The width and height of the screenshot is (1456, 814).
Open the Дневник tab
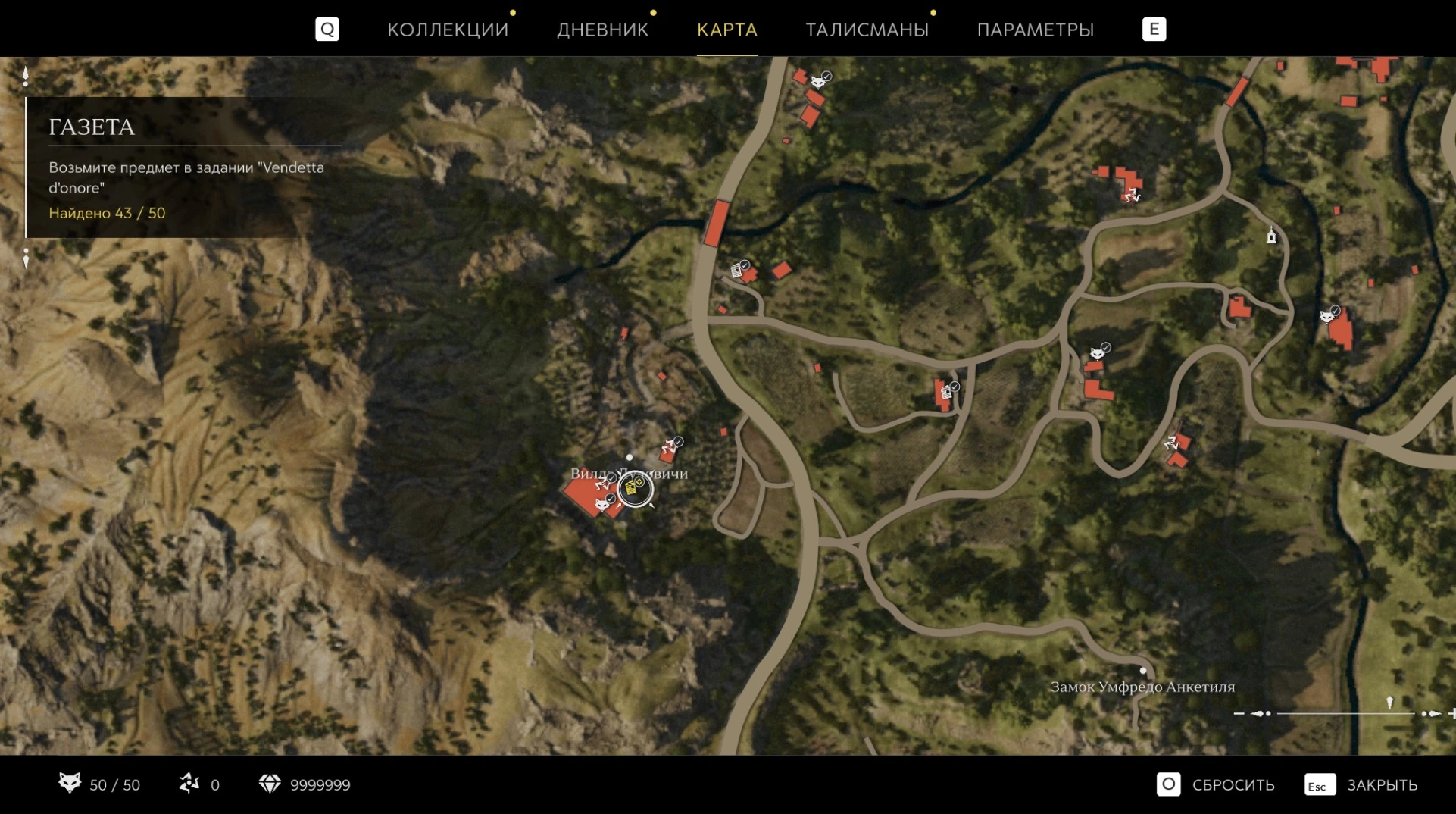tap(602, 30)
